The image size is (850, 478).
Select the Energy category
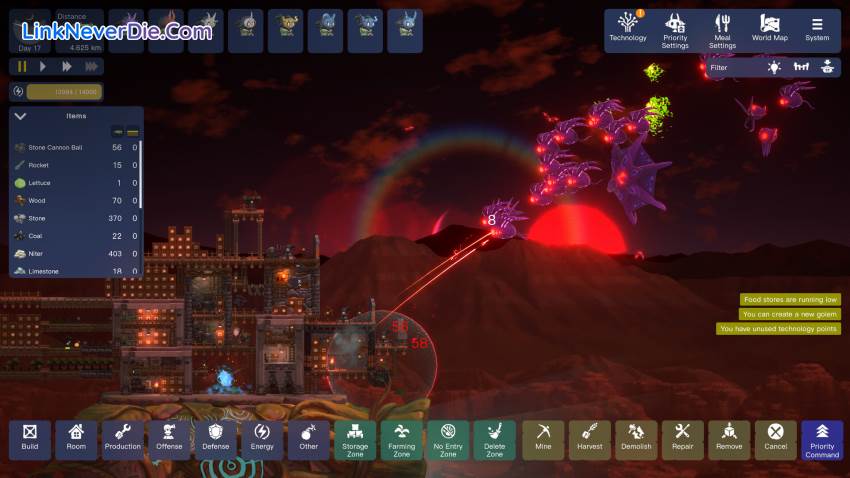click(x=262, y=439)
